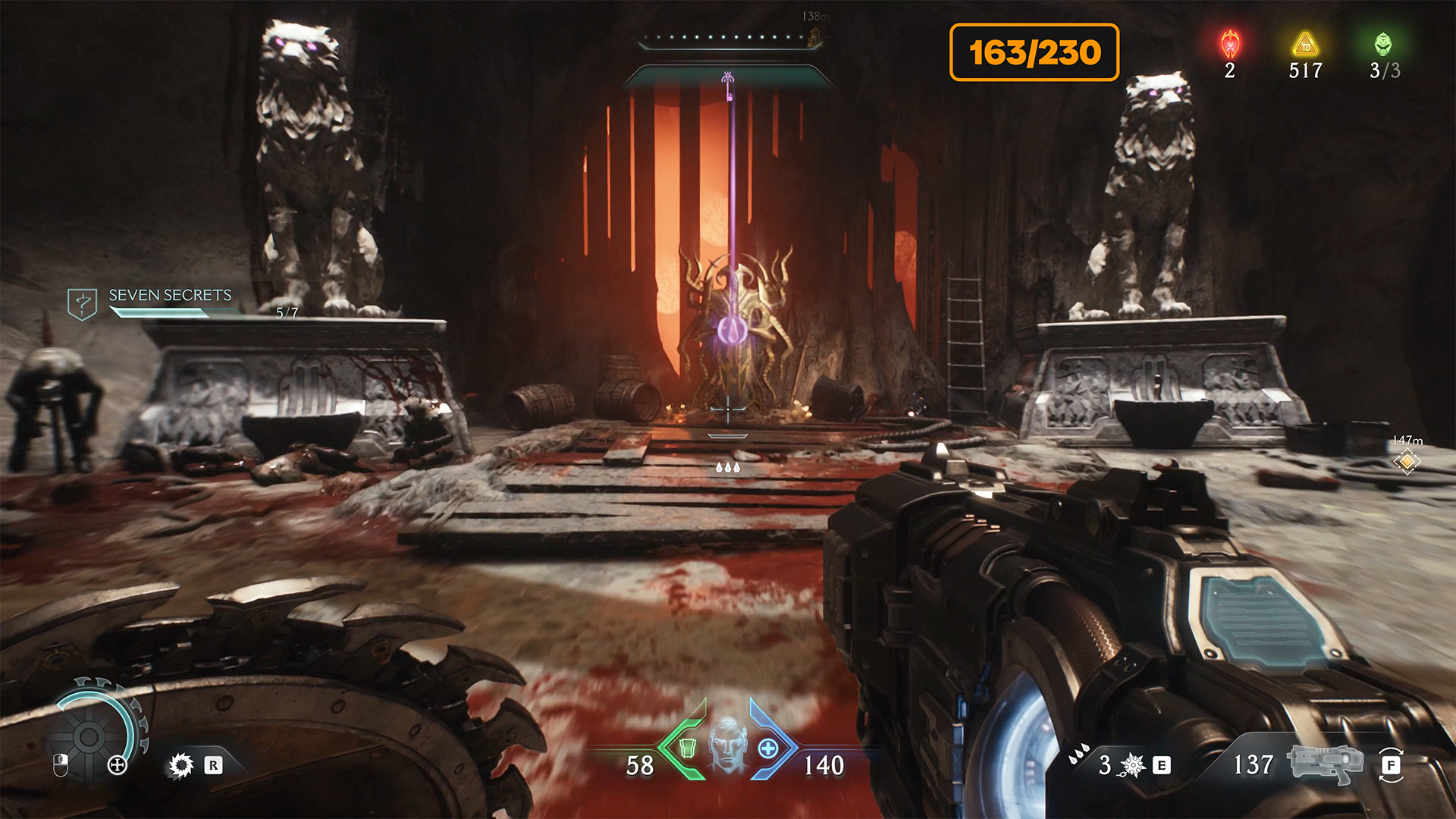Click the blue health cross icon
The width and height of the screenshot is (1456, 819).
(768, 748)
